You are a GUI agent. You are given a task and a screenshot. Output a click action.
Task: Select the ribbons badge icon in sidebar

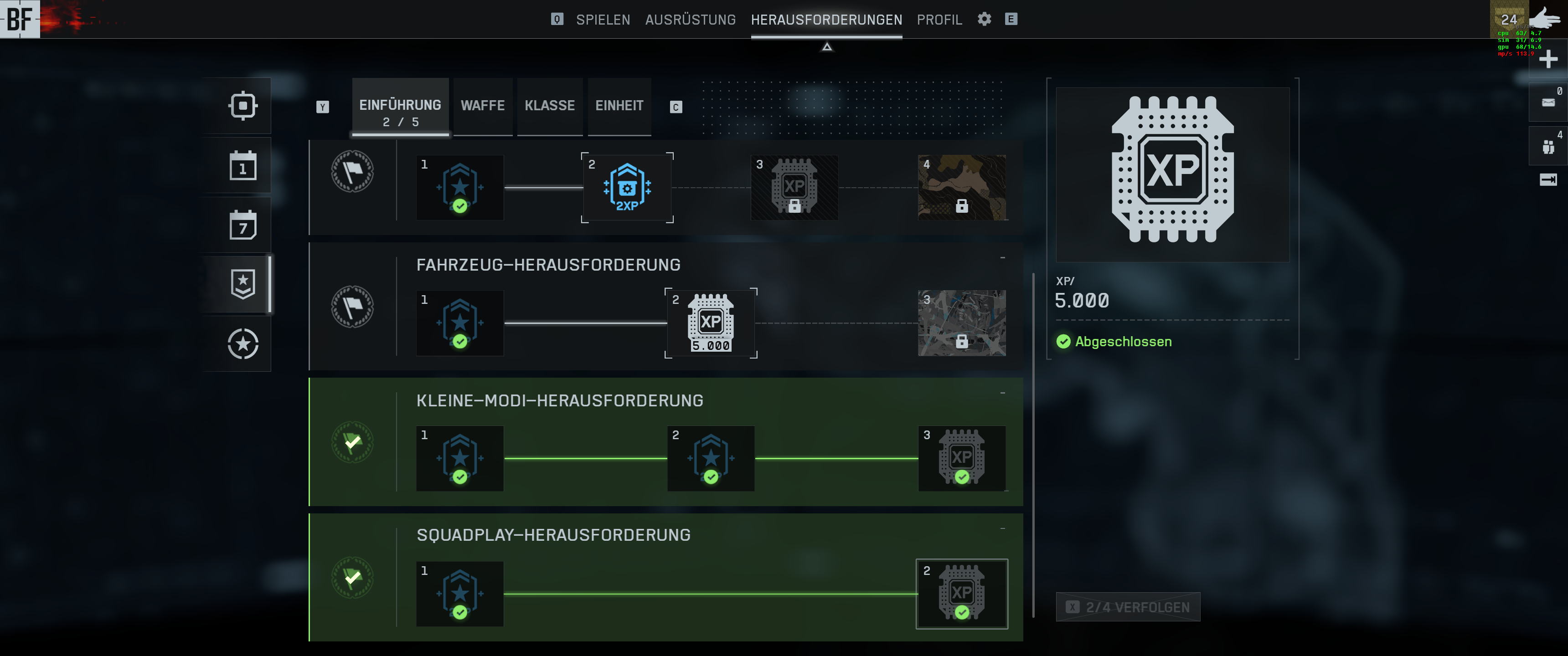click(243, 284)
